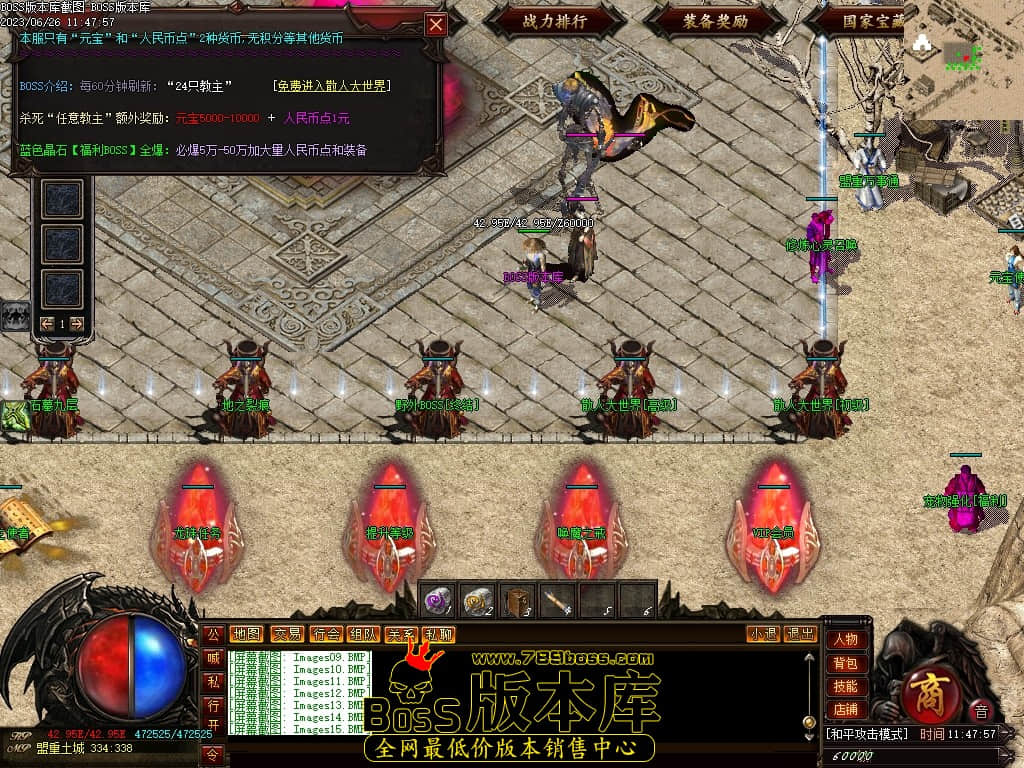Open the 背包 bag panel

pos(845,663)
